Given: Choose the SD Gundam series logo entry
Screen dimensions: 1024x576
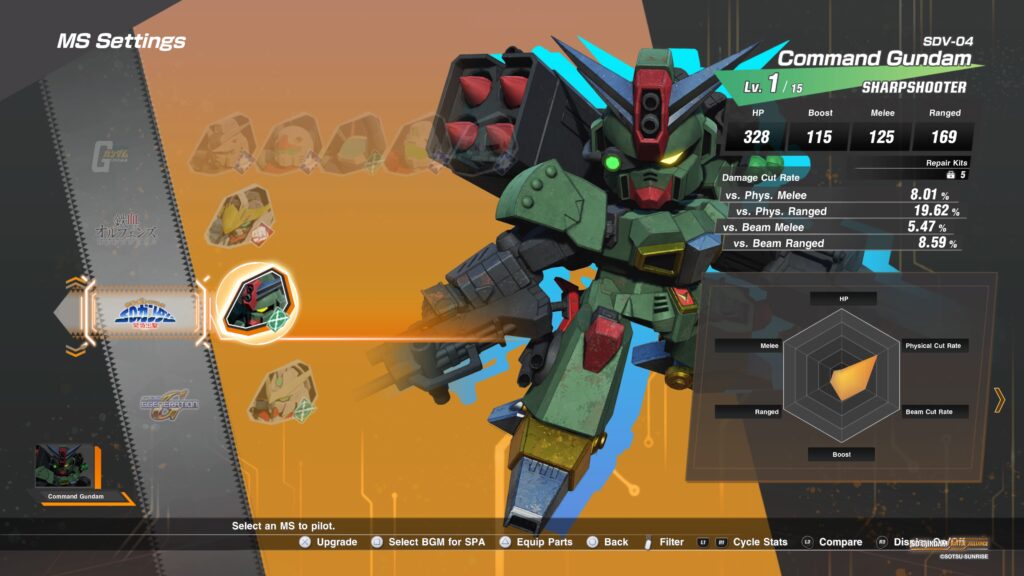Looking at the screenshot, I should point(148,314).
